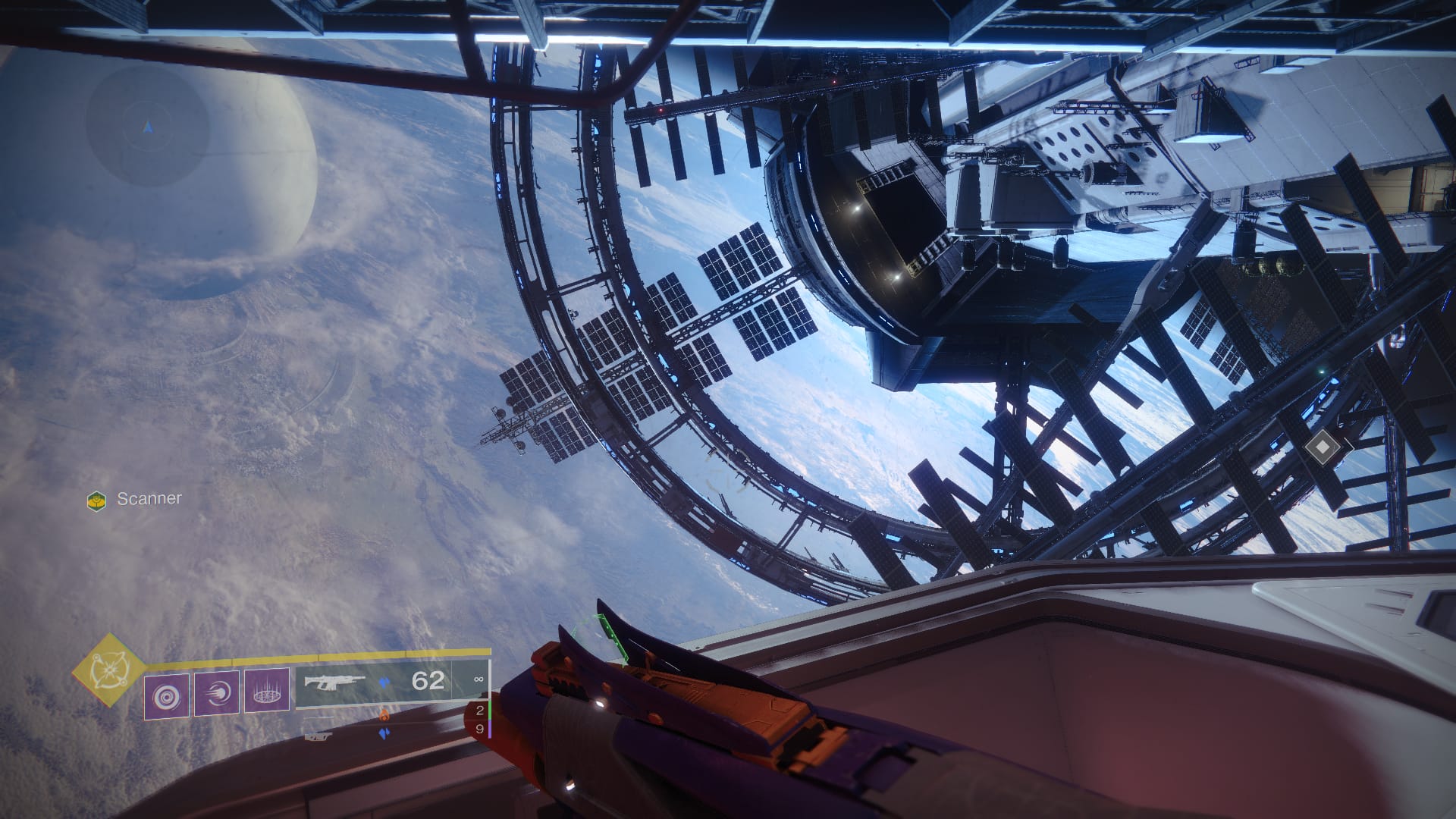
Task: Click the infinity reserve ammo symbol
Action: (x=479, y=679)
